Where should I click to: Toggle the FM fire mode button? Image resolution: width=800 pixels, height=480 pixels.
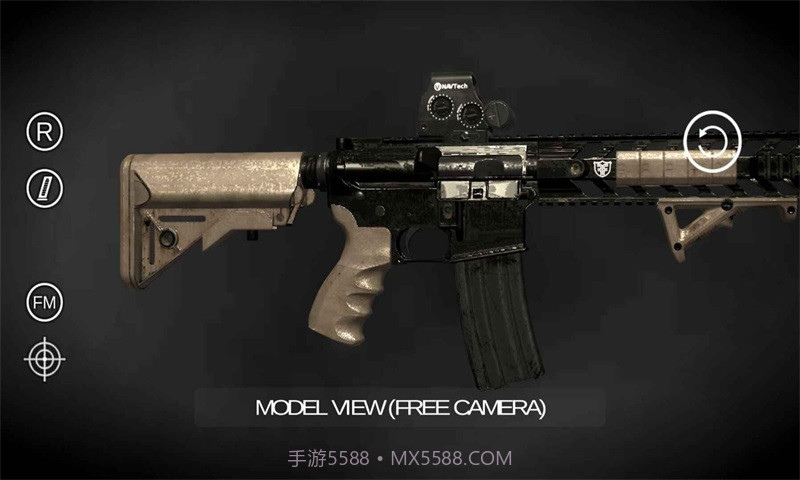[x=44, y=302]
